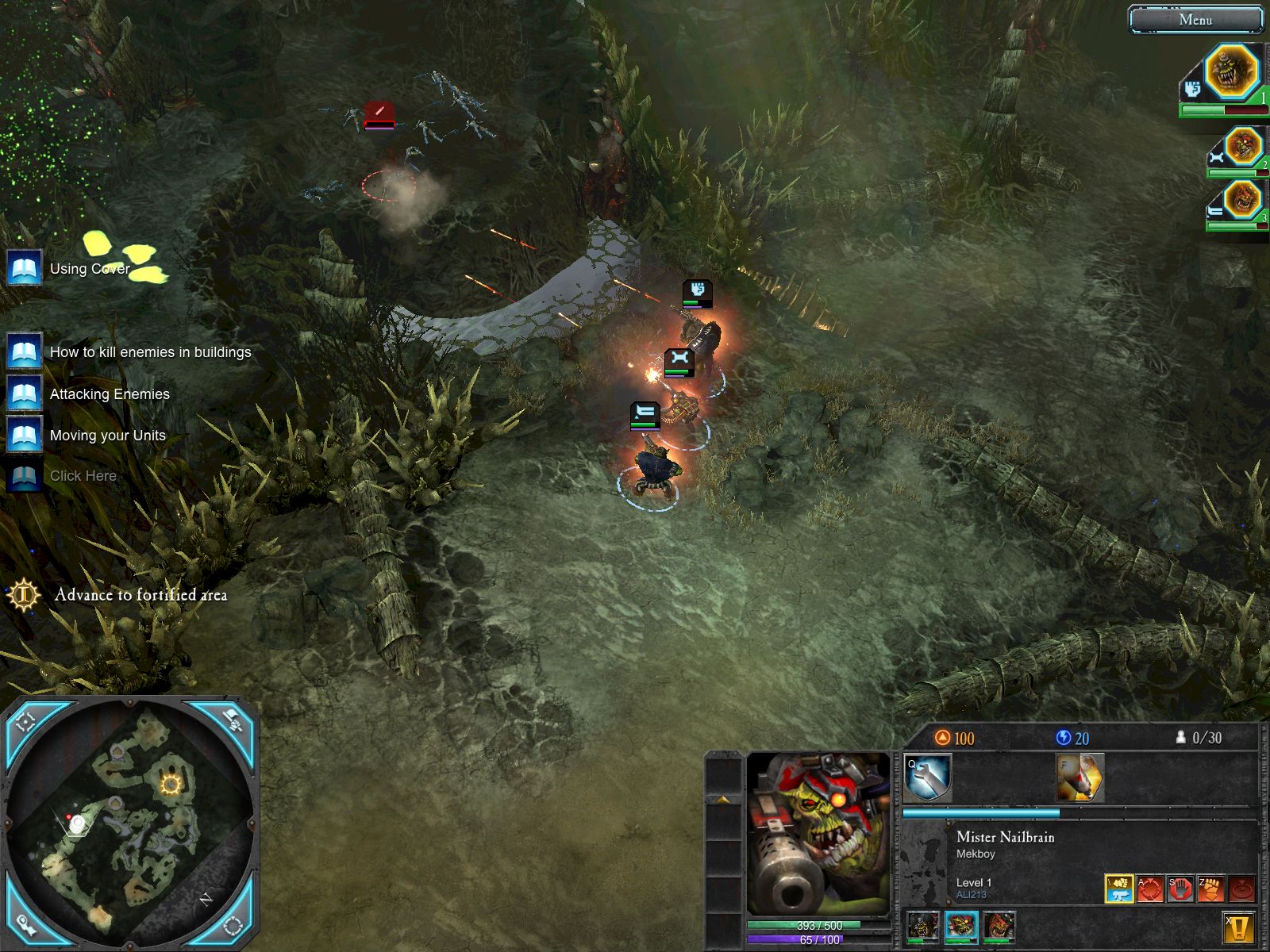Screen dimensions: 1270x952
Task: Select squad 2 portrait with wrench badge
Action: [1242, 148]
